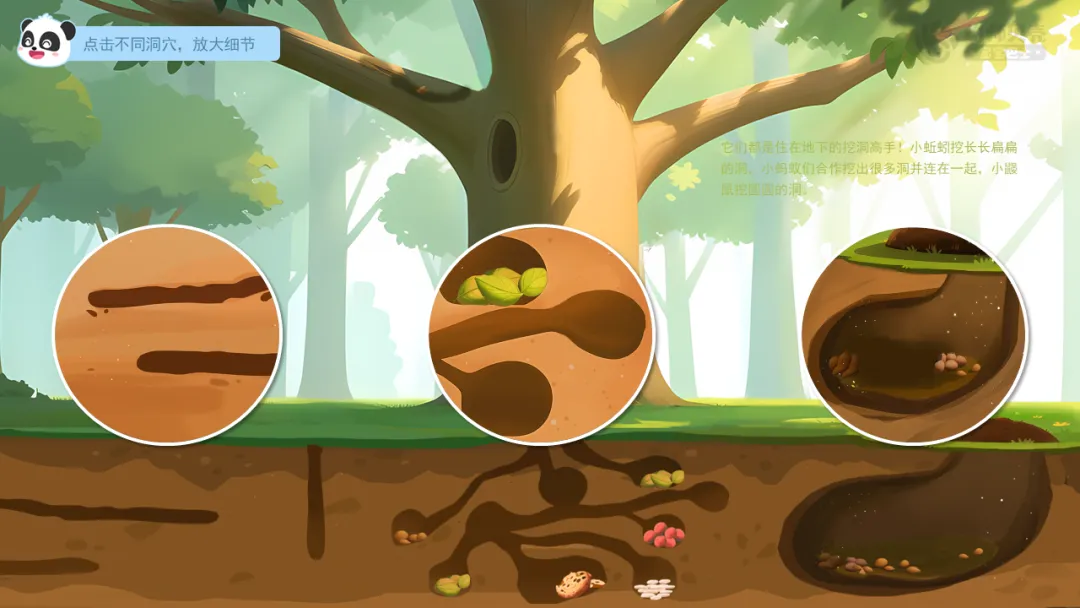The height and width of the screenshot is (608, 1080).
Task: Click the panda mascot icon
Action: (x=45, y=40)
